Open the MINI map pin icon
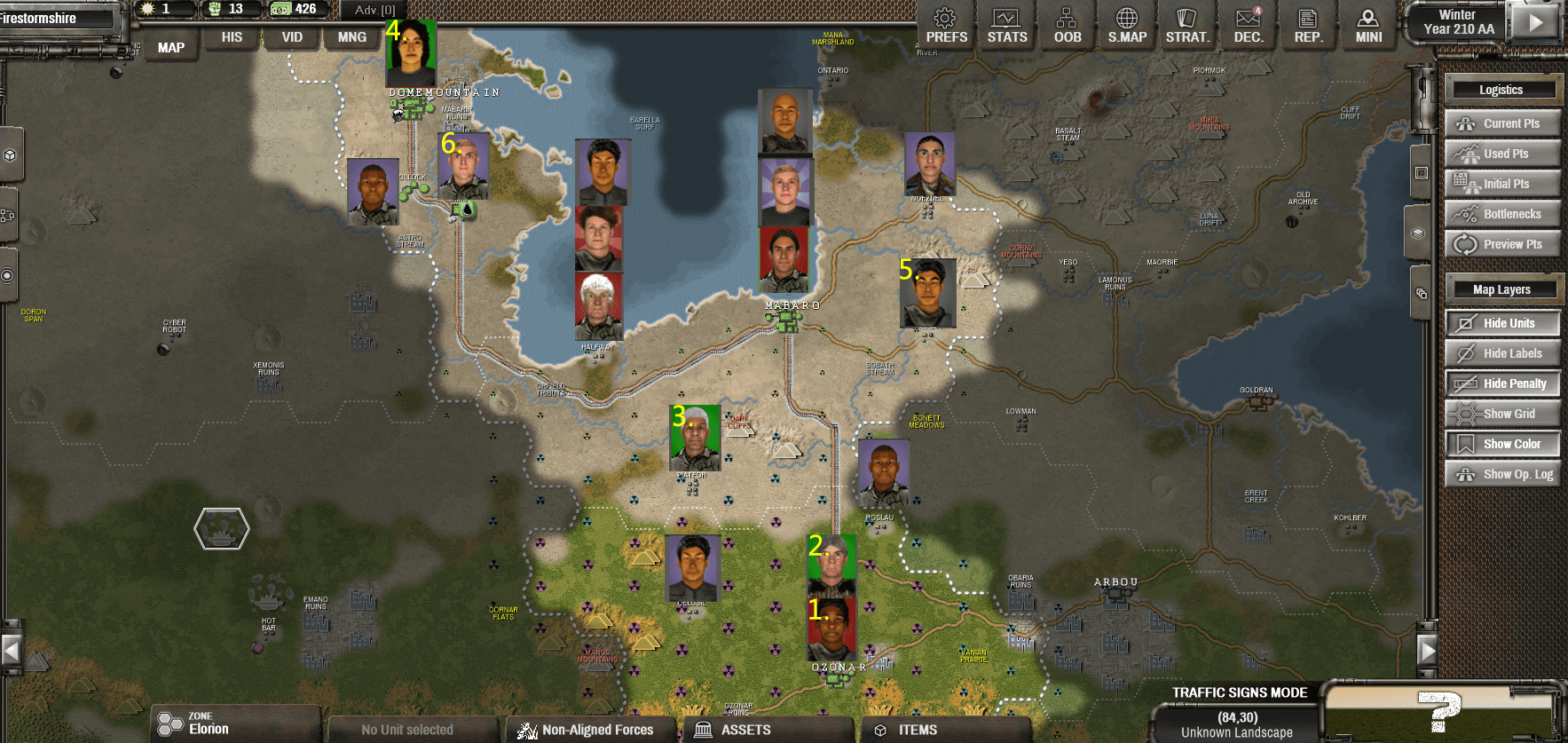The height and width of the screenshot is (743, 1568). click(x=1367, y=24)
